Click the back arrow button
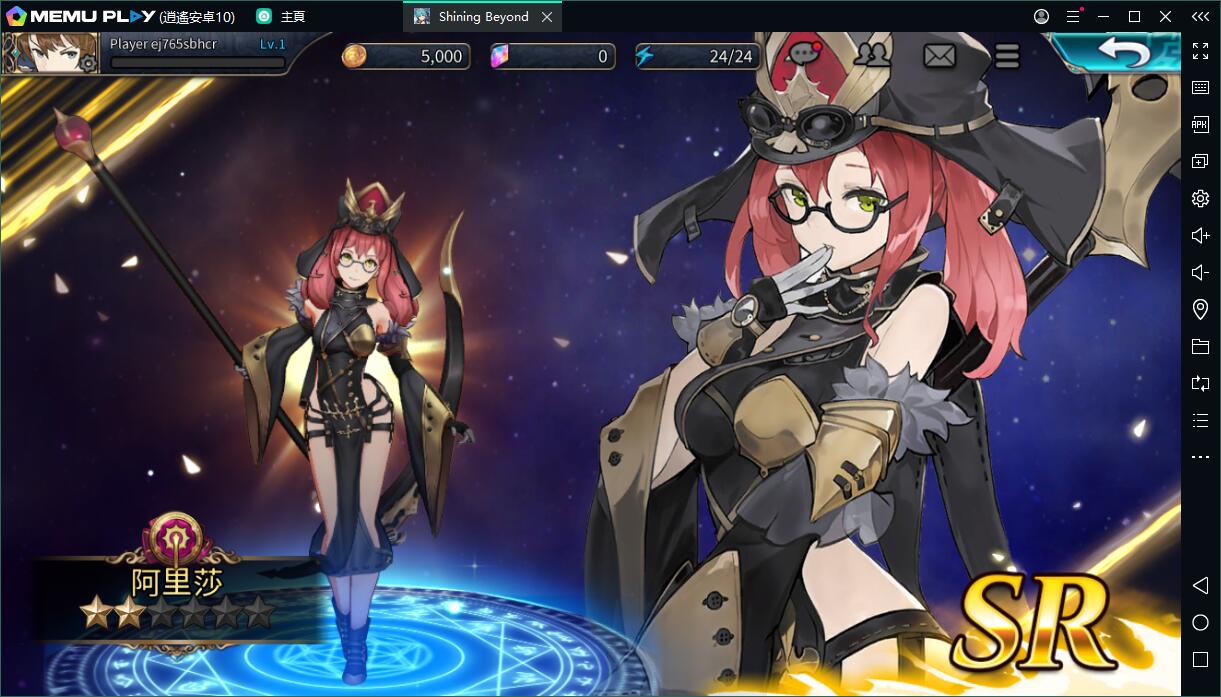Image resolution: width=1221 pixels, height=697 pixels. pos(1124,52)
